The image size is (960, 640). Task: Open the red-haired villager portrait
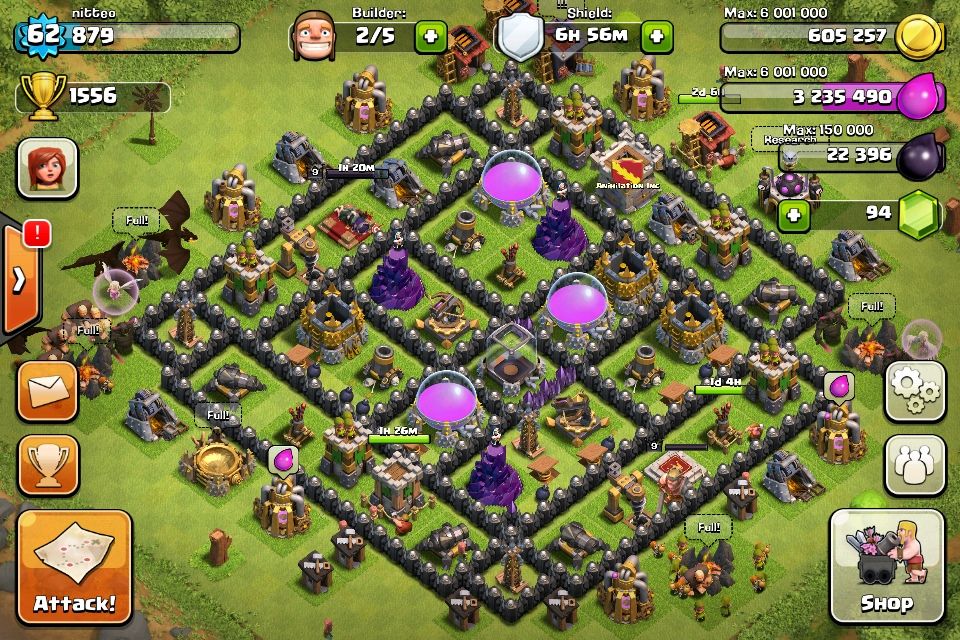(47, 167)
